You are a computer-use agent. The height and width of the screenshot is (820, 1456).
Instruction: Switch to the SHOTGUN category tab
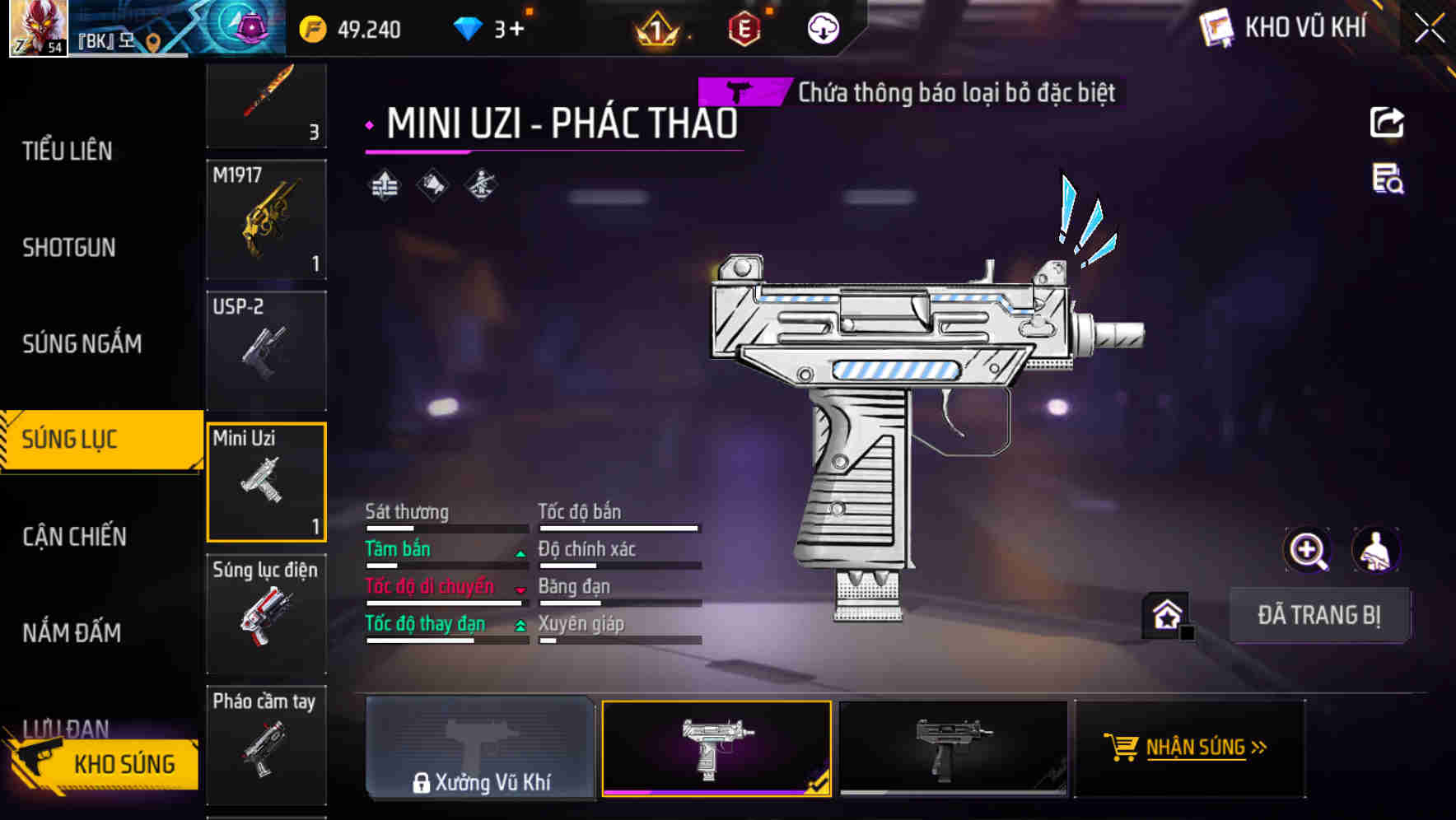69,248
